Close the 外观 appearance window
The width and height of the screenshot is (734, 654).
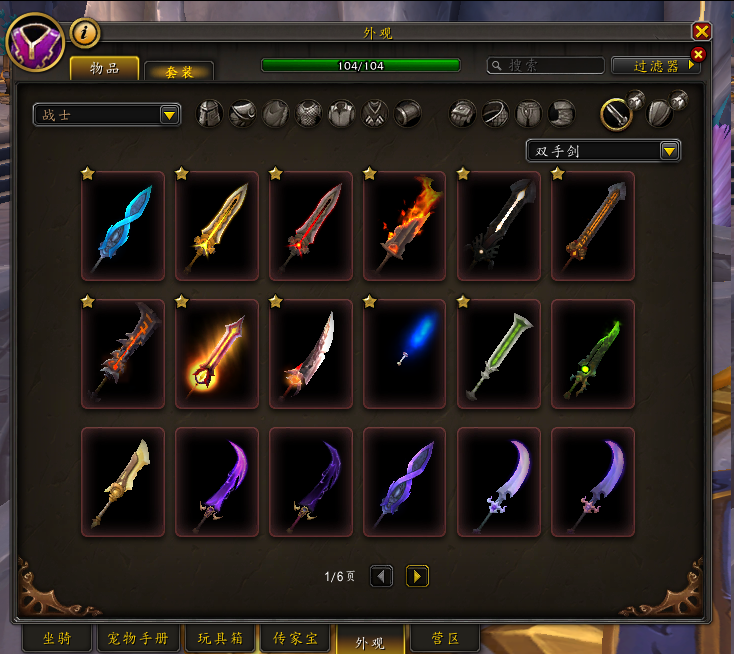(701, 31)
